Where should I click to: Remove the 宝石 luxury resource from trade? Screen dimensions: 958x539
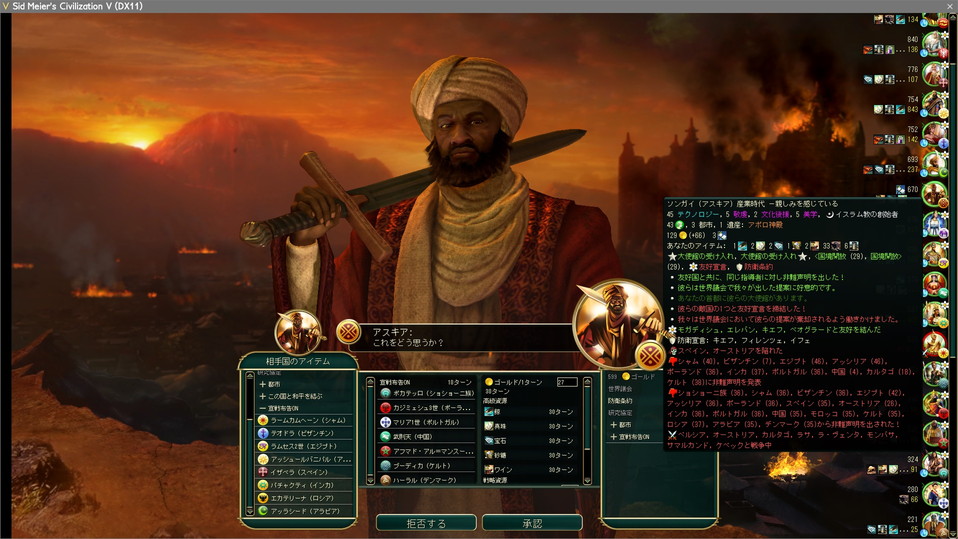coord(502,440)
